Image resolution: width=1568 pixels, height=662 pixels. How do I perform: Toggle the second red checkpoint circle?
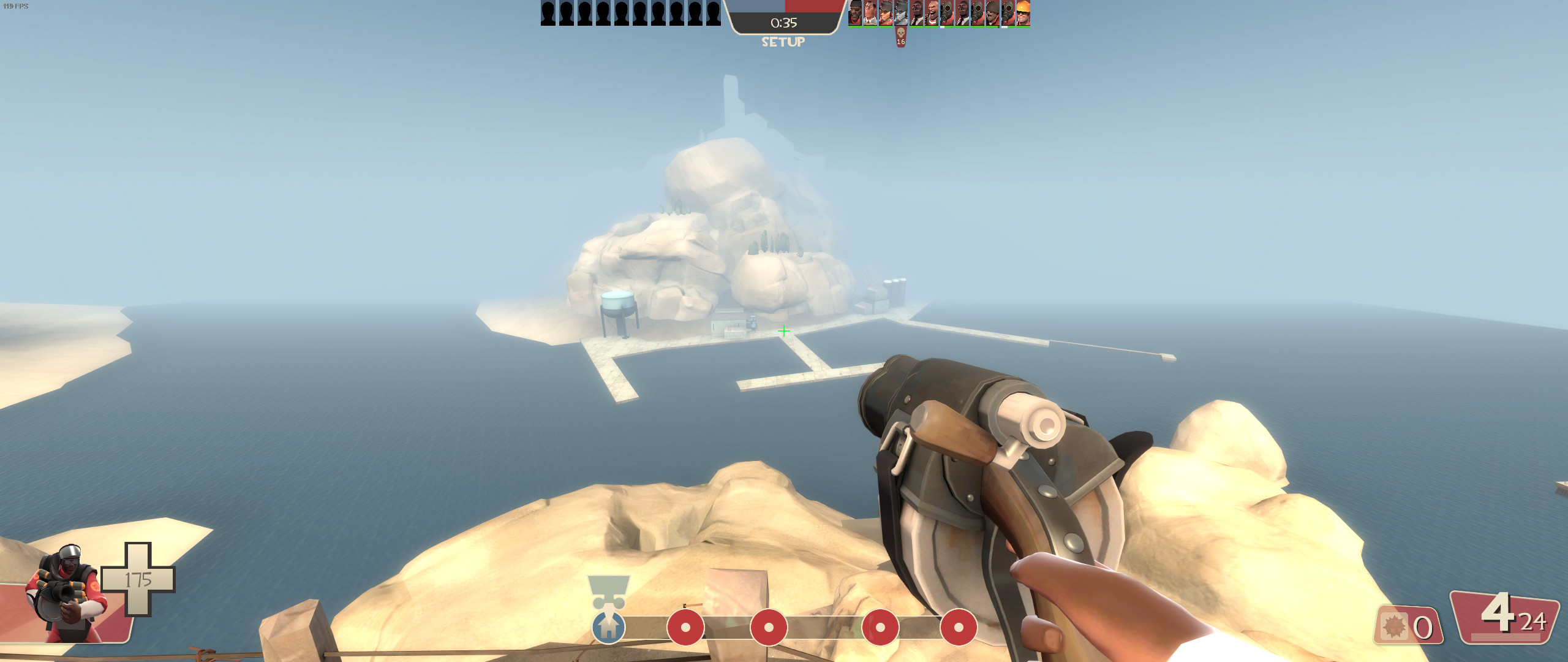tap(768, 628)
